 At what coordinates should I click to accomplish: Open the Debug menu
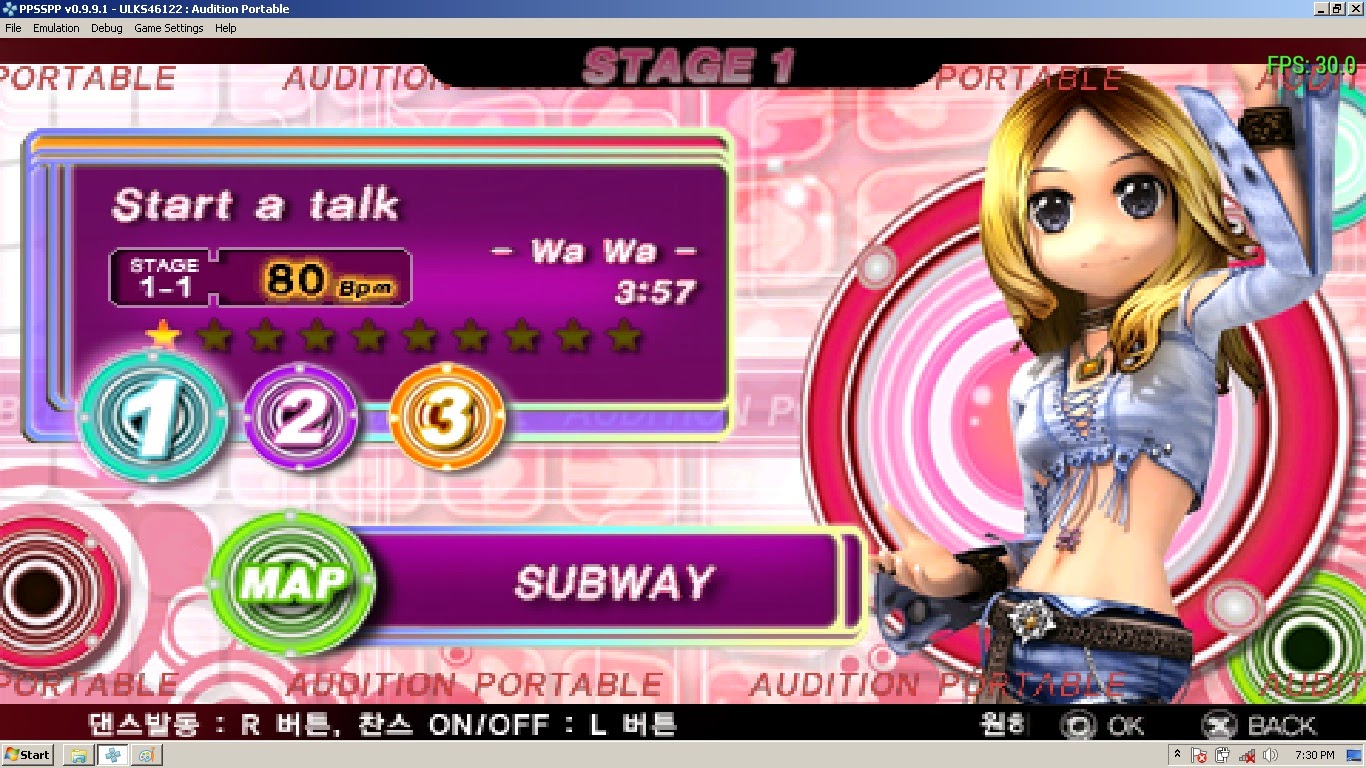106,28
